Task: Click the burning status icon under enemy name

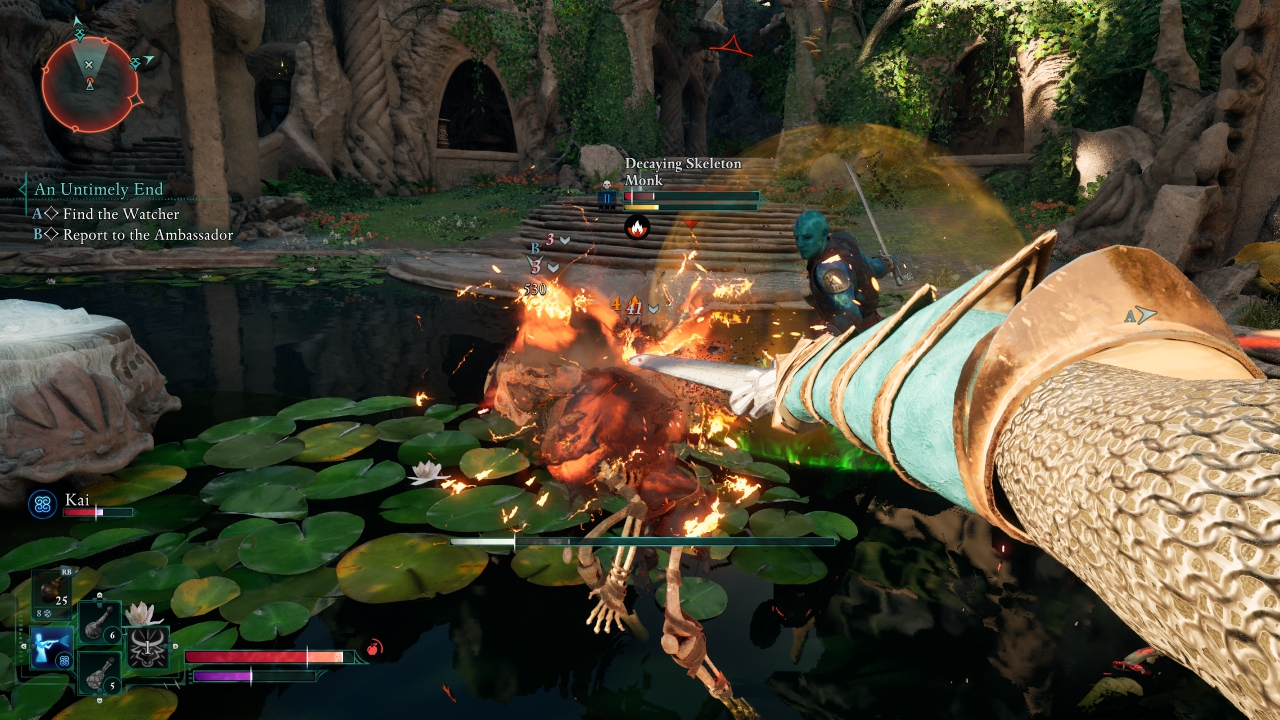Action: click(636, 228)
